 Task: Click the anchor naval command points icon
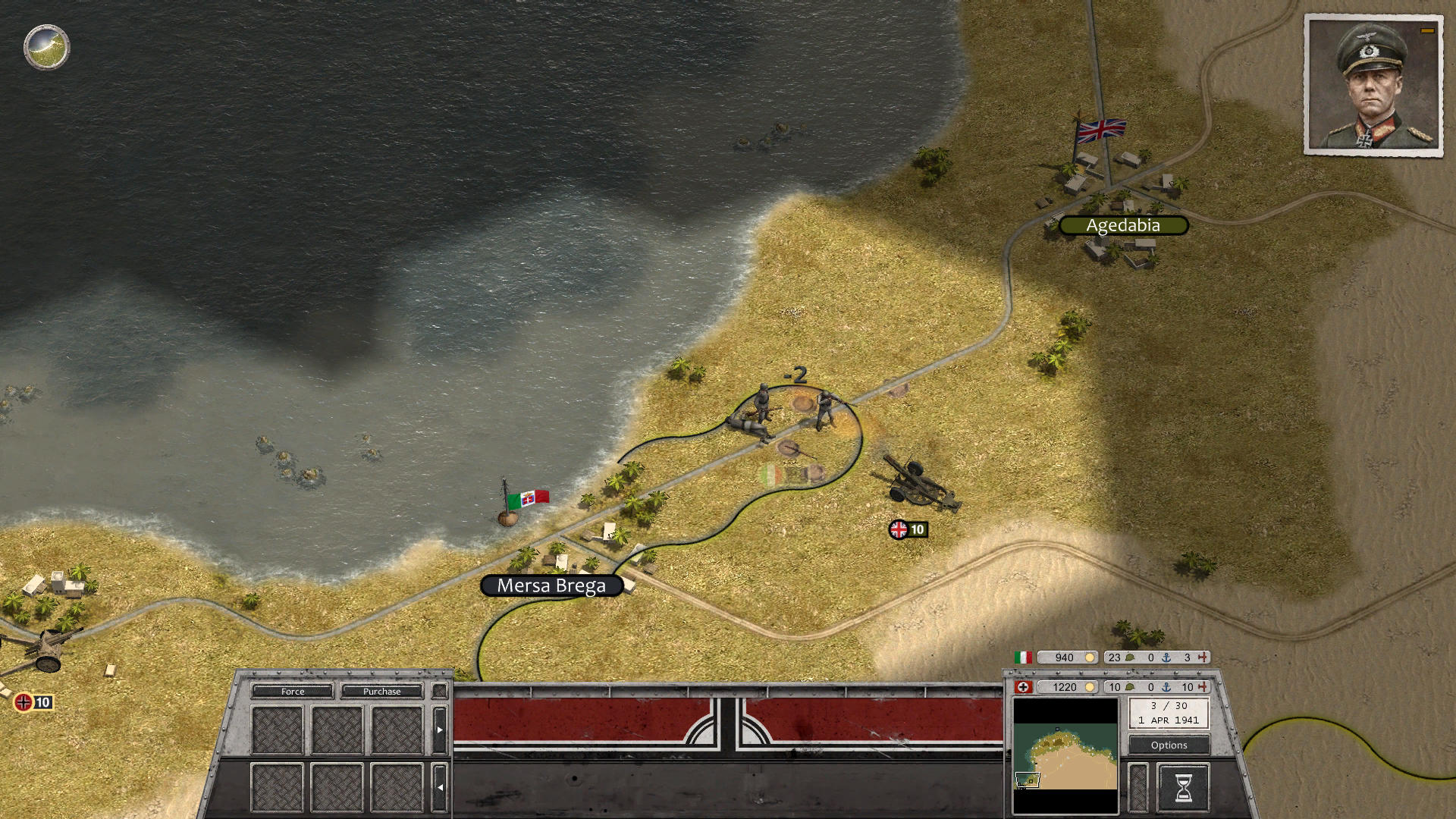pos(1167,687)
